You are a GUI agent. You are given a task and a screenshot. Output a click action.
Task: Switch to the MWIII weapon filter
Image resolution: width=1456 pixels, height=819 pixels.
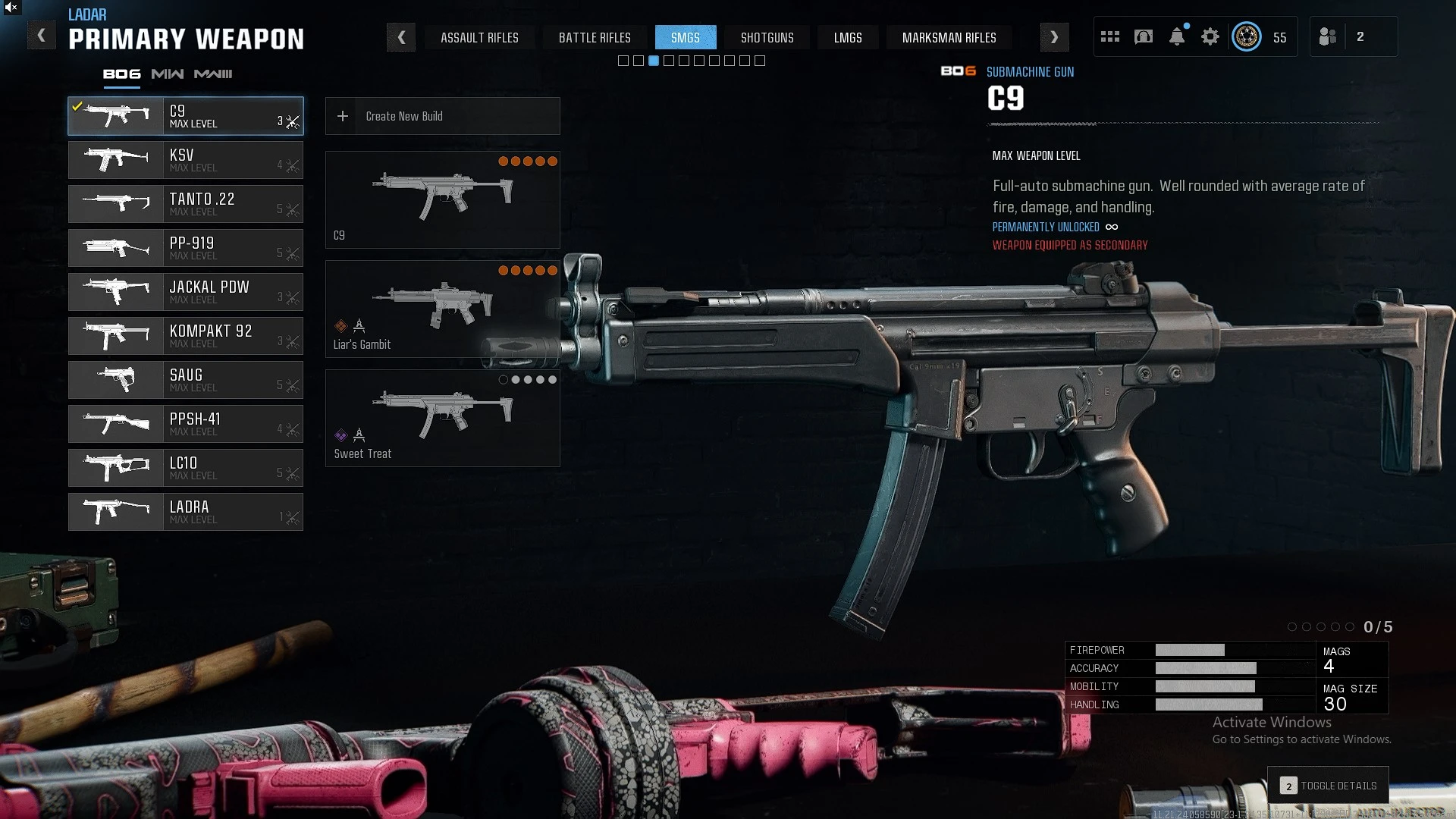click(x=213, y=74)
